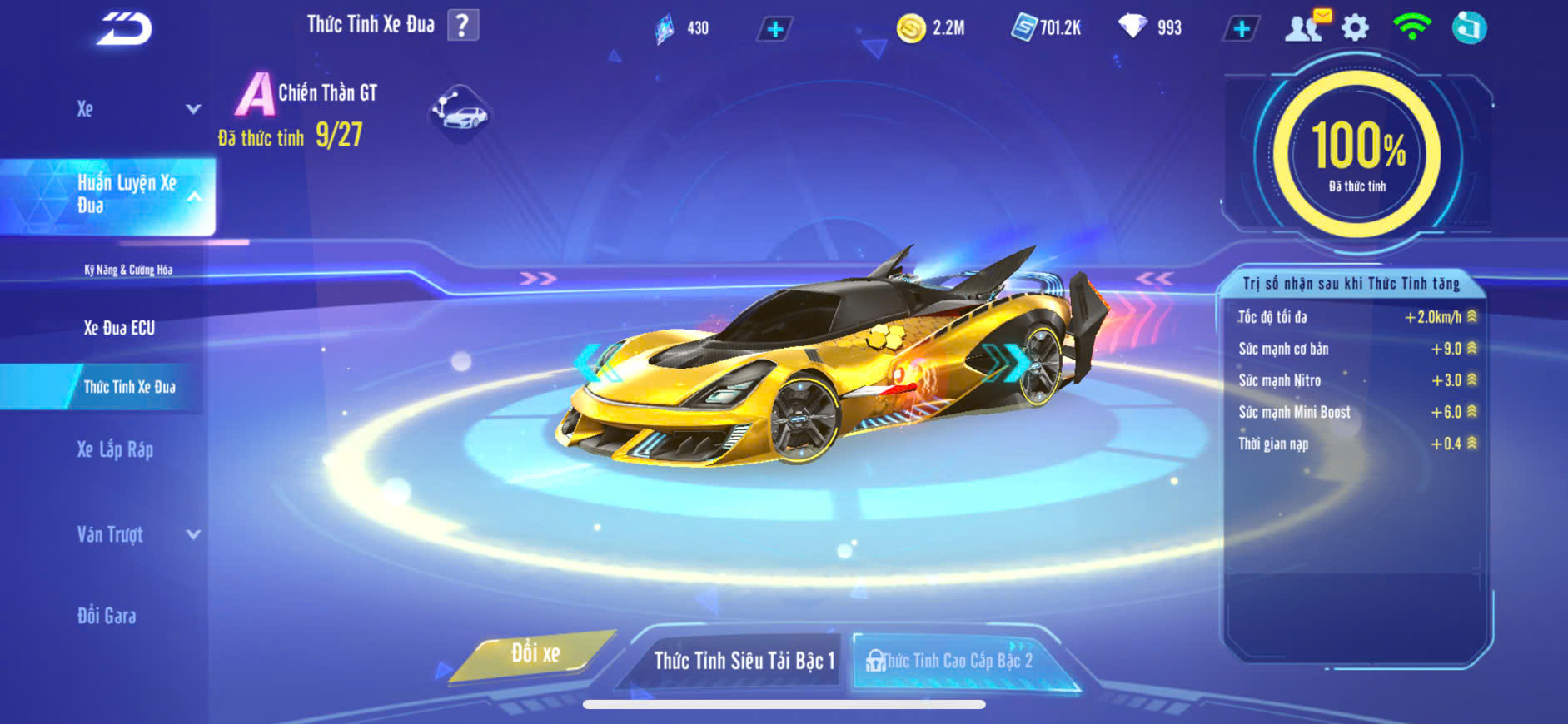The width and height of the screenshot is (1568, 724).
Task: Open the car awakening node diagram icon
Action: pos(460,112)
